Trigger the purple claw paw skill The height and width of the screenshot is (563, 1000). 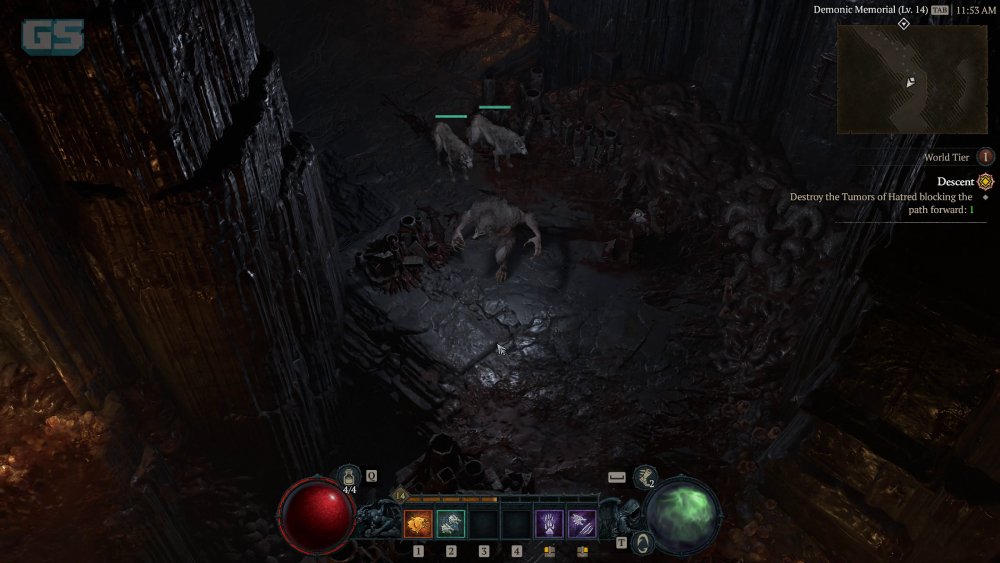(x=549, y=523)
